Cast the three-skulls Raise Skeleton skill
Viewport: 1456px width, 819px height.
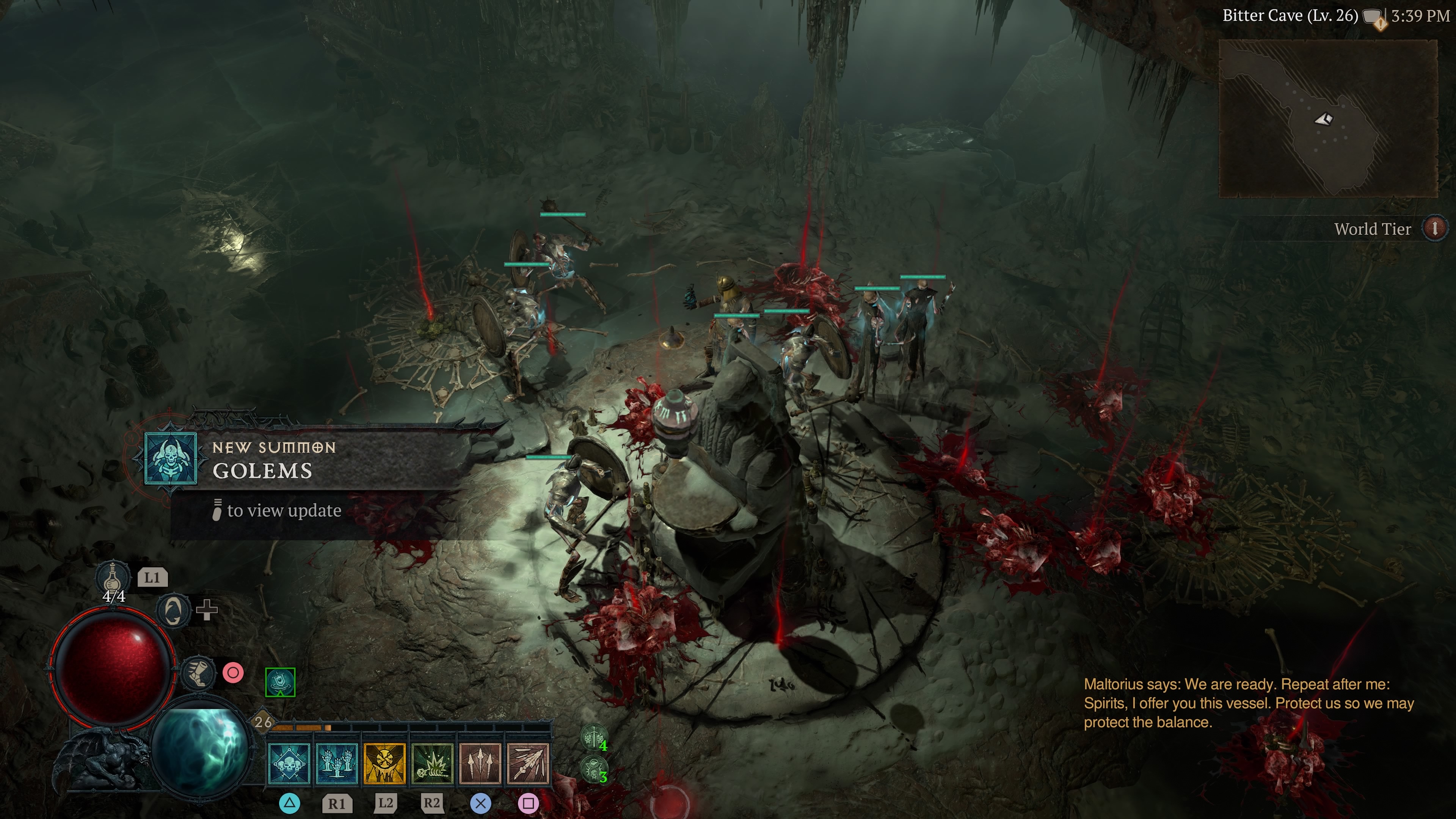pos(289,764)
